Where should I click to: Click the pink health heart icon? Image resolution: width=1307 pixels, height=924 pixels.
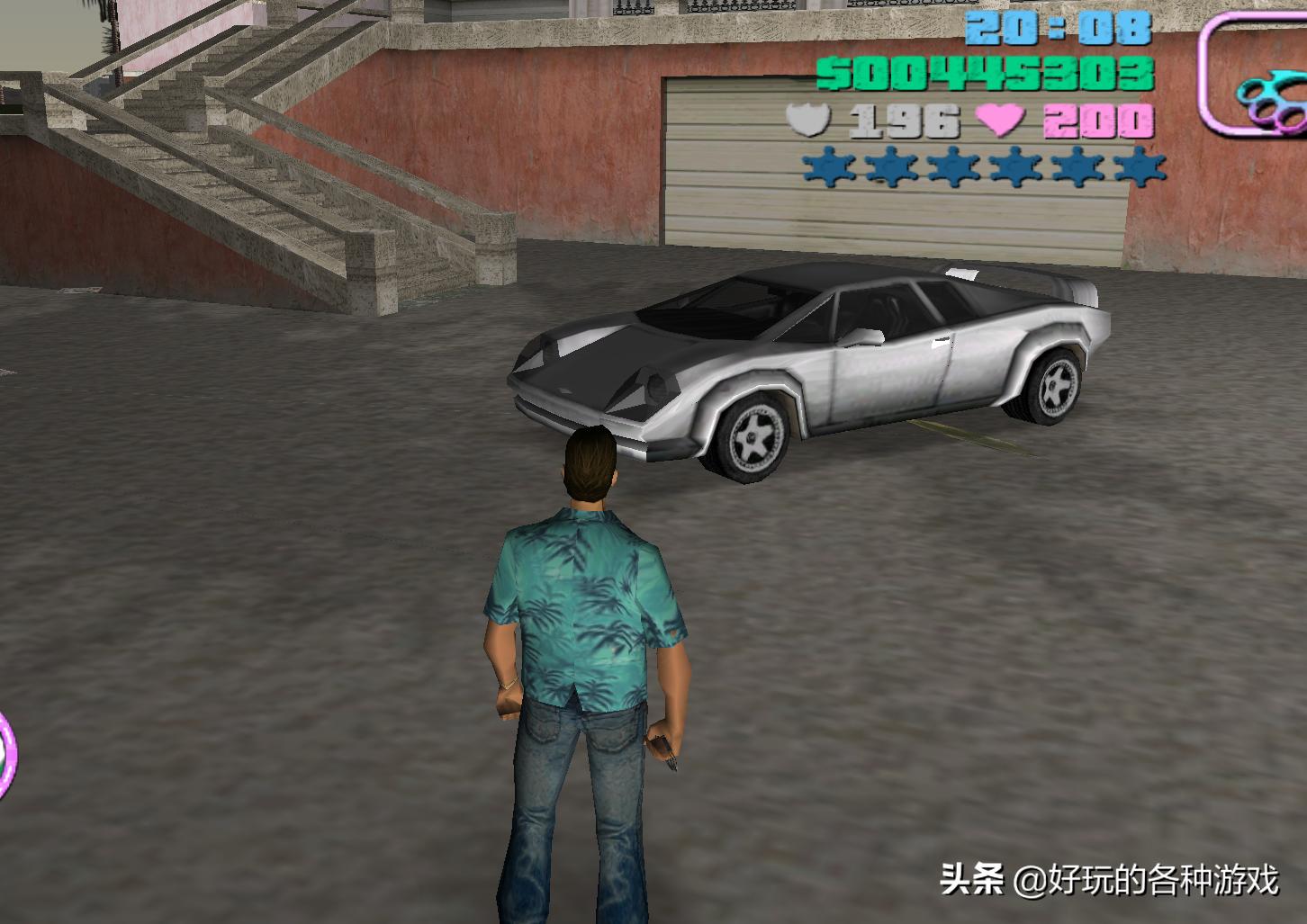[1002, 117]
